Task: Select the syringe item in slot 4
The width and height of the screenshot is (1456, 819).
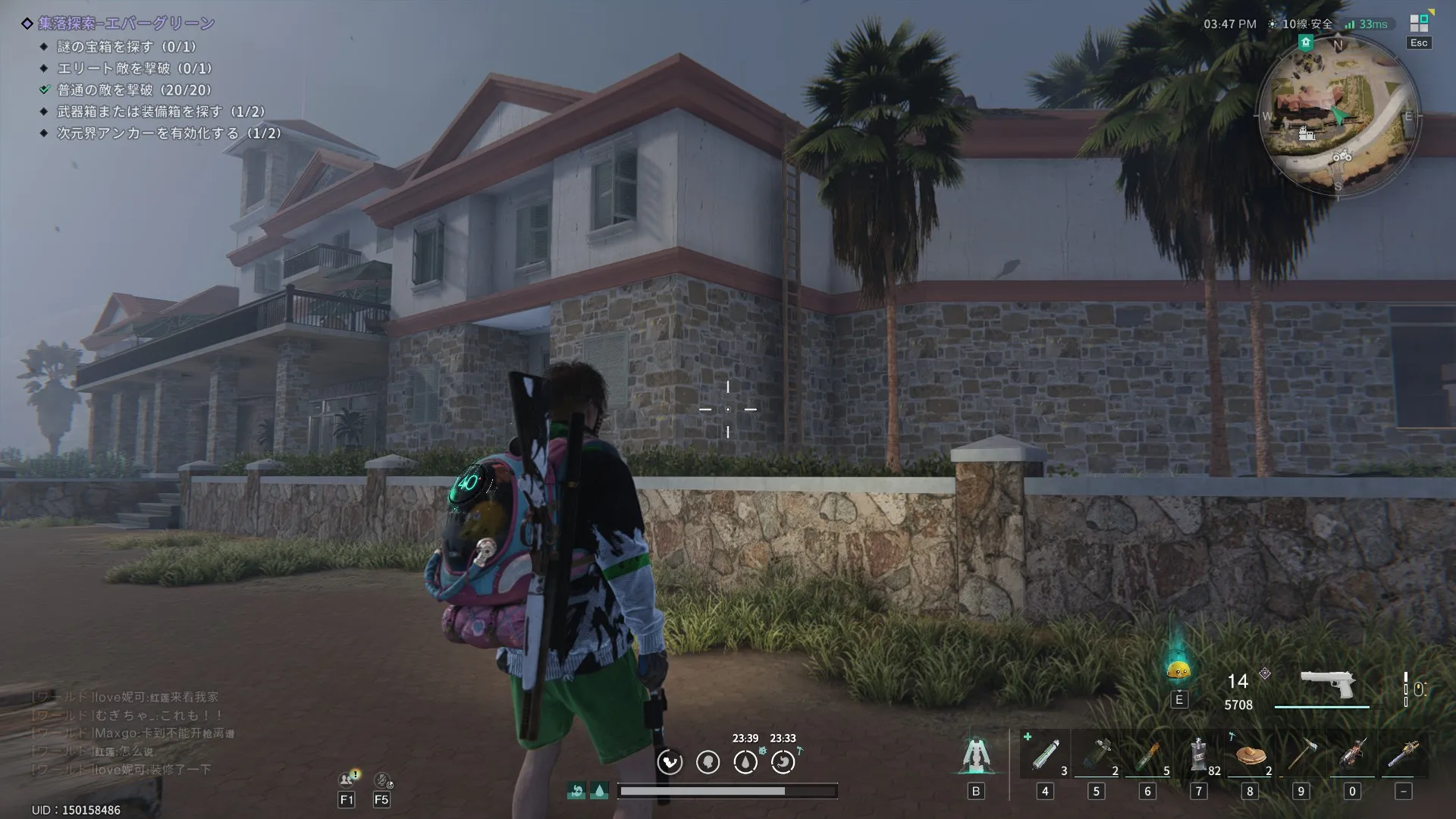Action: click(x=1045, y=755)
